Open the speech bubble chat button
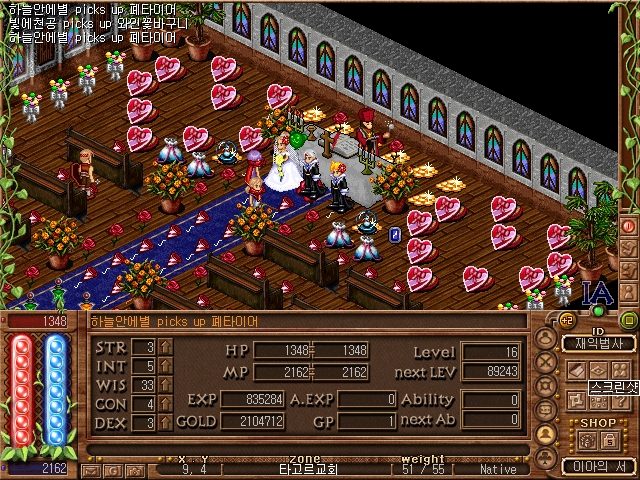The image size is (640, 480). tap(546, 410)
